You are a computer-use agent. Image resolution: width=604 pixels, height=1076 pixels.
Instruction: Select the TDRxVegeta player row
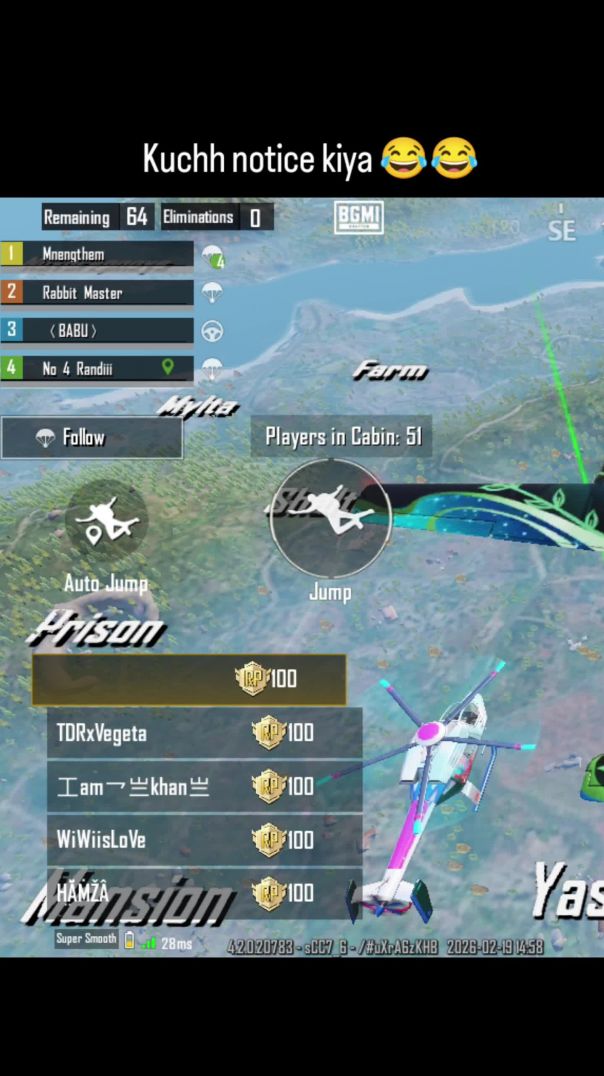204,733
